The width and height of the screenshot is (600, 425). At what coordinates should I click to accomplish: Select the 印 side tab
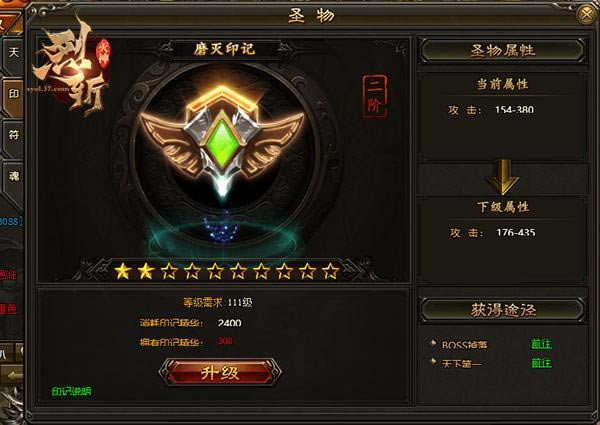pos(13,90)
